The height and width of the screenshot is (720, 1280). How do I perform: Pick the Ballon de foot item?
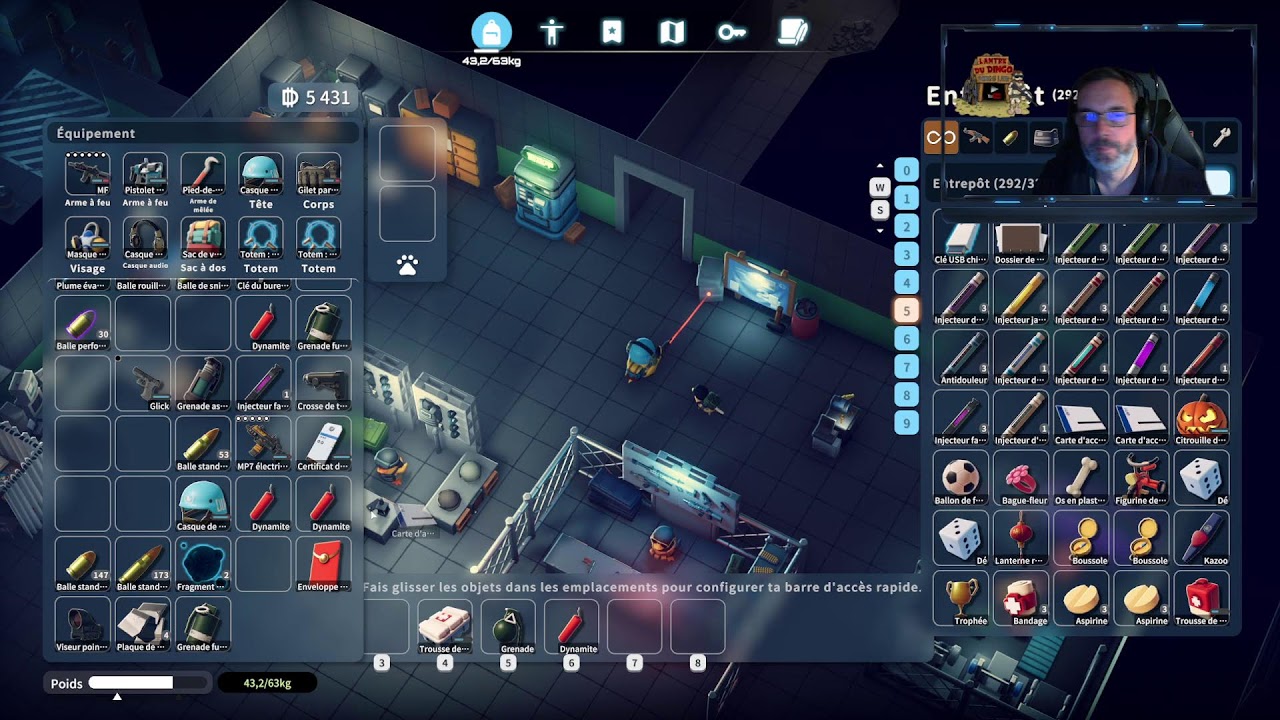(x=960, y=478)
